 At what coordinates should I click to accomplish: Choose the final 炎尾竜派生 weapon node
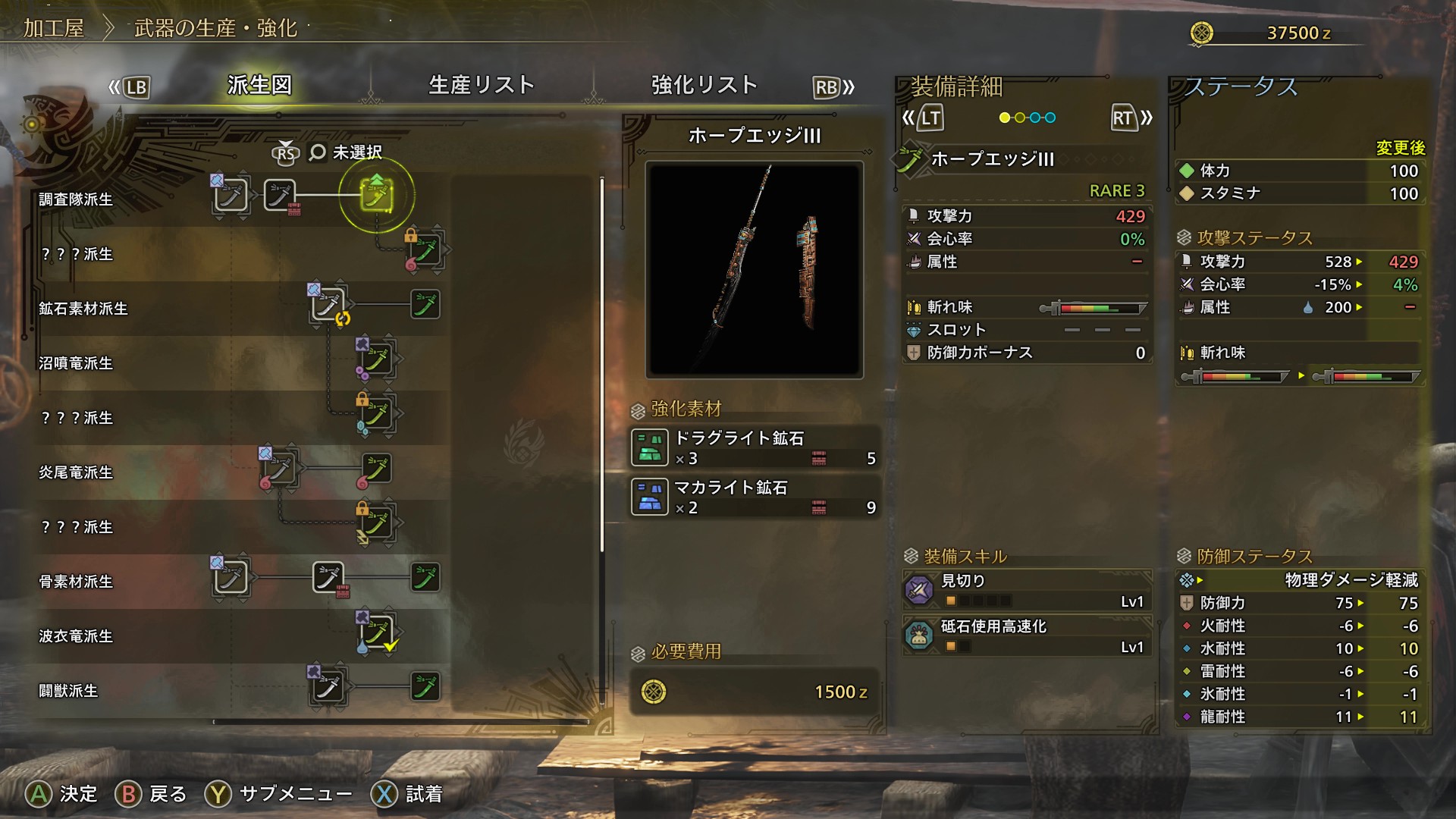[x=376, y=469]
